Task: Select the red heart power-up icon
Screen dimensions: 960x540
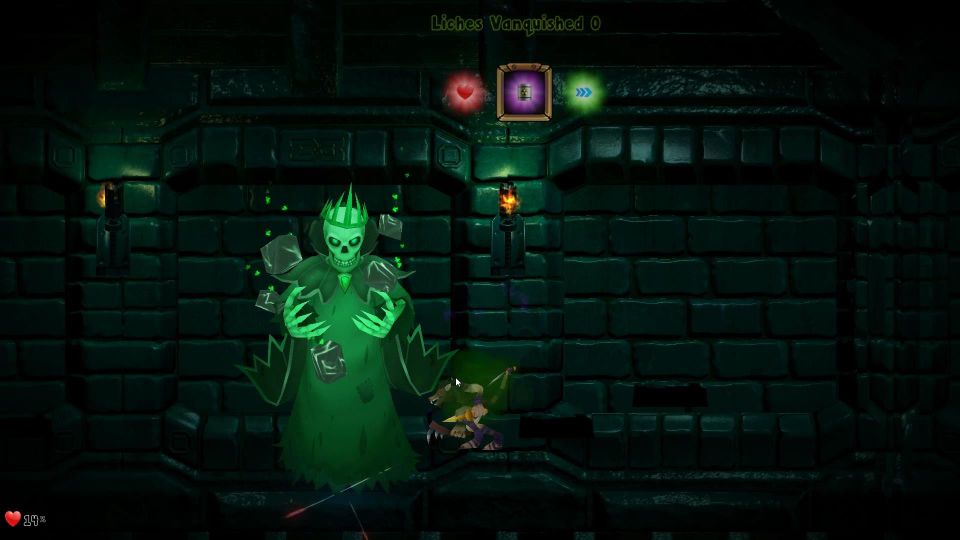Action: (x=464, y=93)
